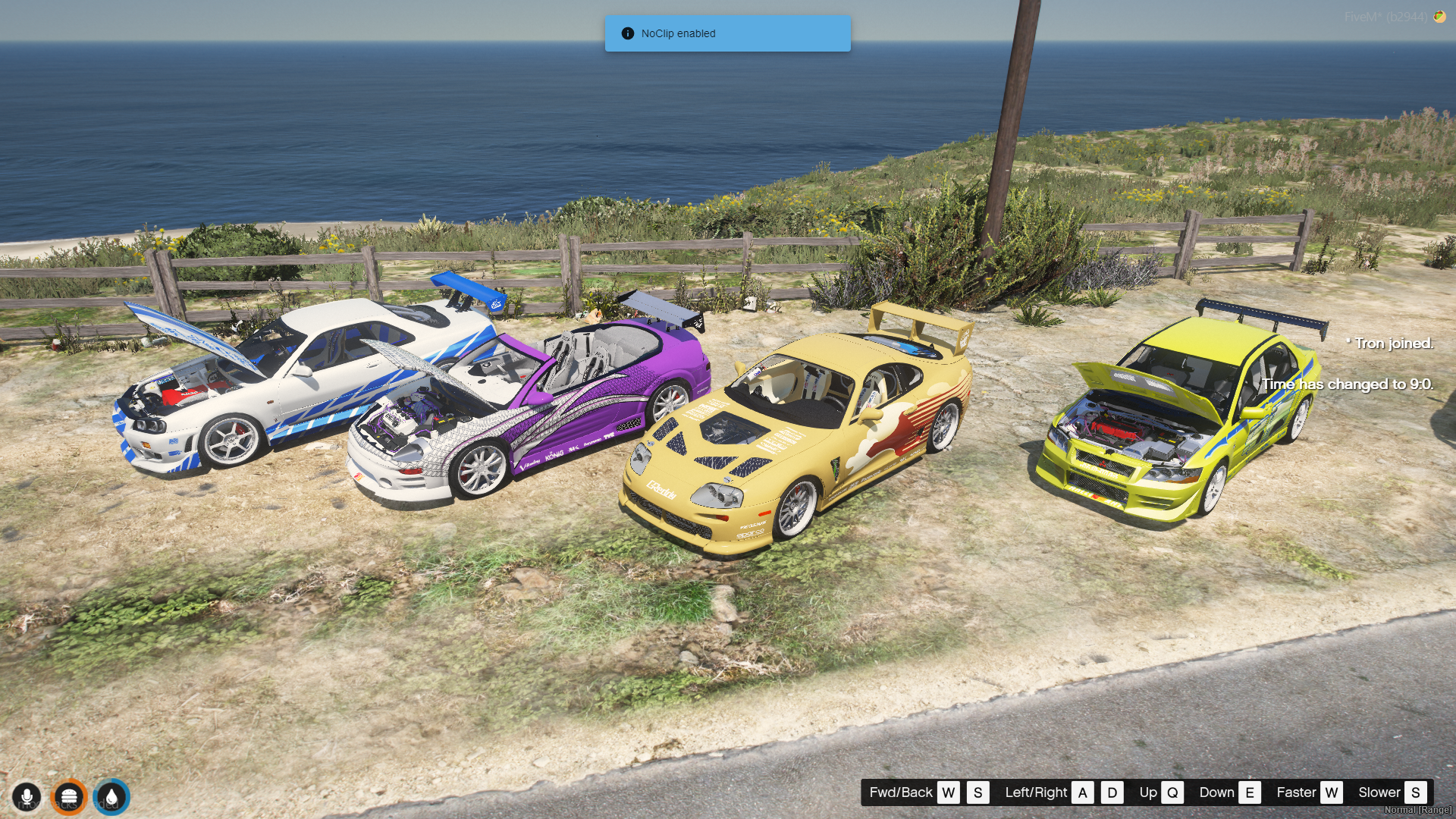
Task: Select the burger hunger status icon
Action: click(x=69, y=797)
